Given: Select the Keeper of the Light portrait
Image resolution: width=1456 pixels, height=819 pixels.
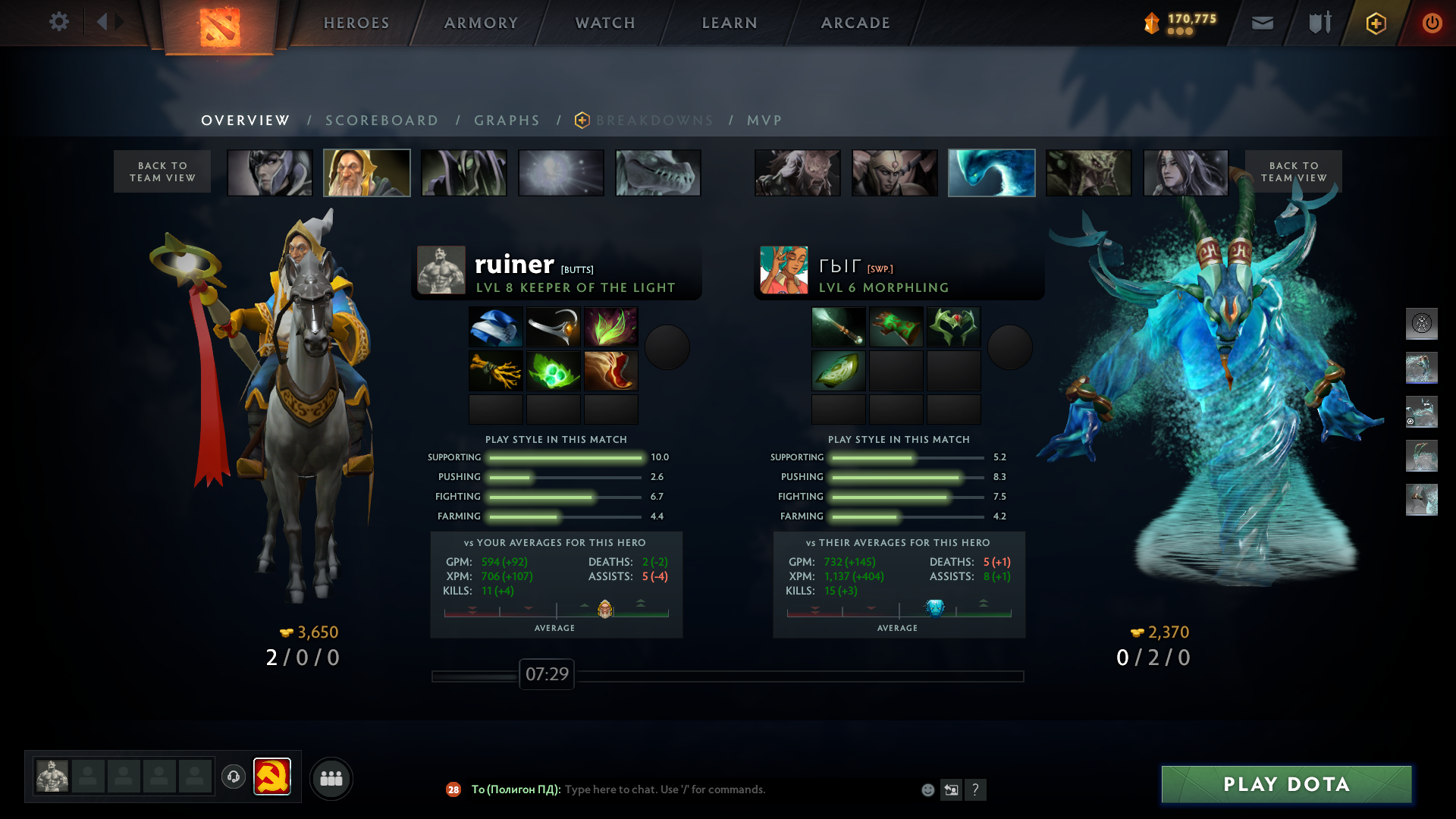Looking at the screenshot, I should (367, 173).
